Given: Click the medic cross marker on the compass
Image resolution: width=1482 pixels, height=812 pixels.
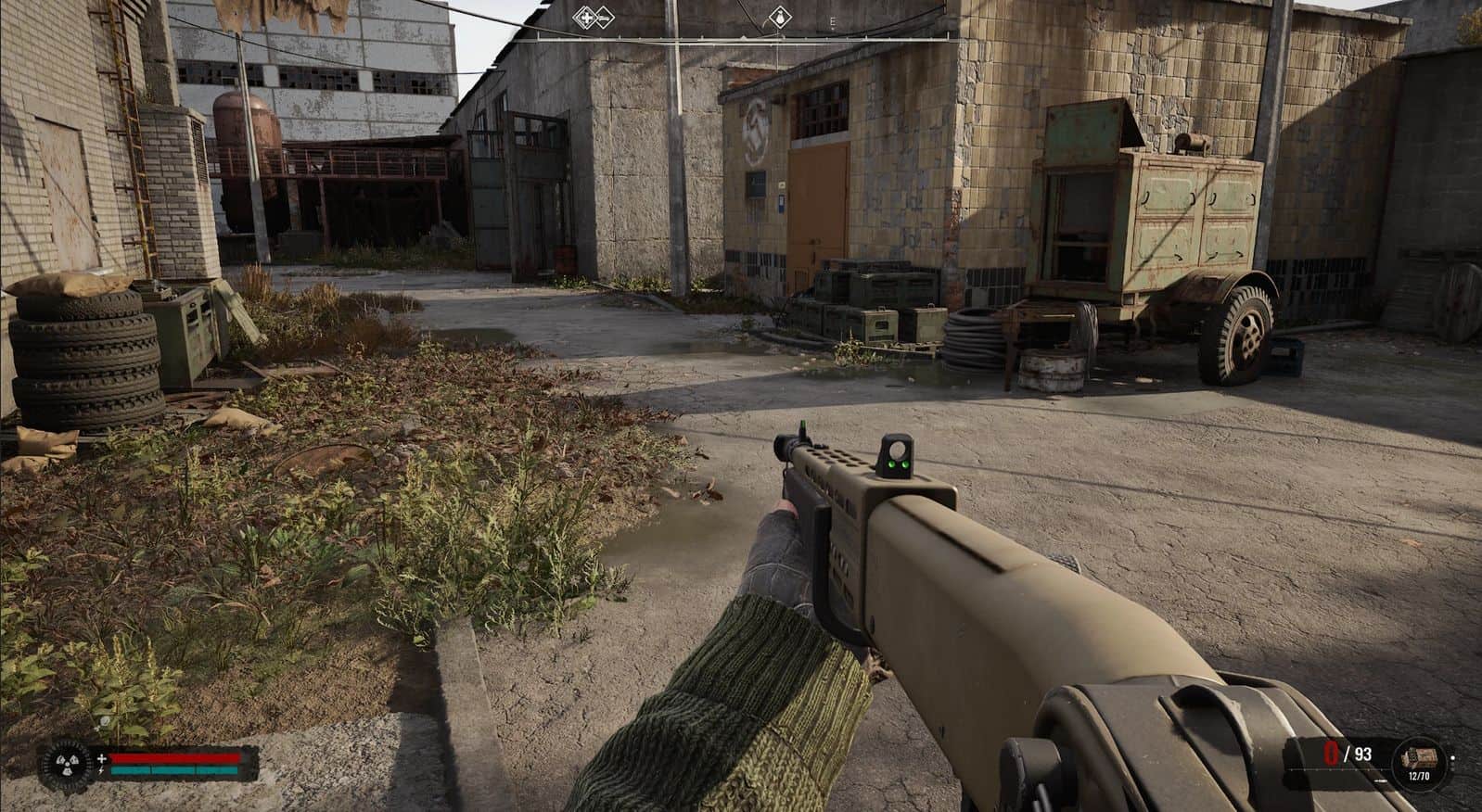Looking at the screenshot, I should (584, 16).
